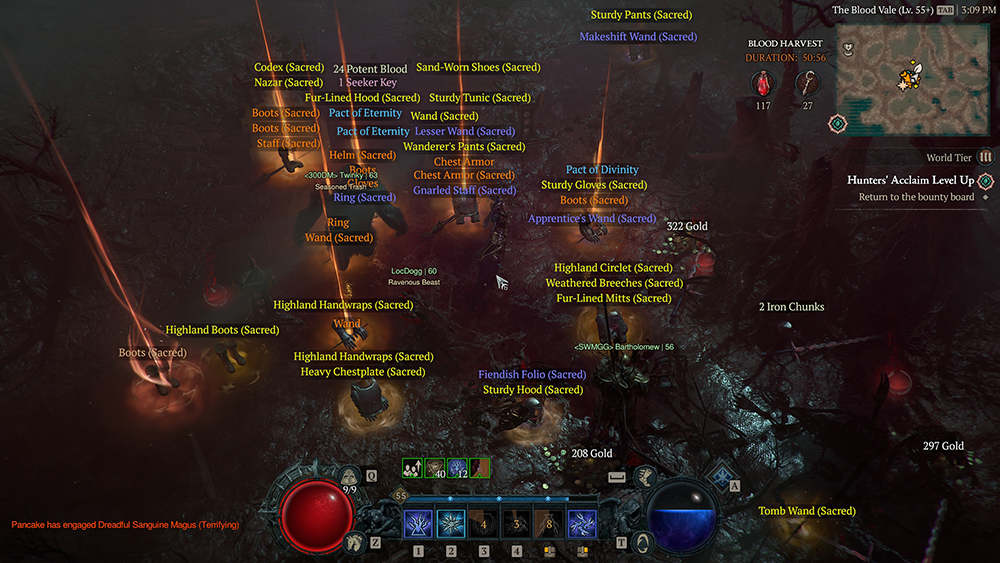The height and width of the screenshot is (563, 1000).
Task: Use the healing potion icon showing 9/9
Action: (349, 477)
